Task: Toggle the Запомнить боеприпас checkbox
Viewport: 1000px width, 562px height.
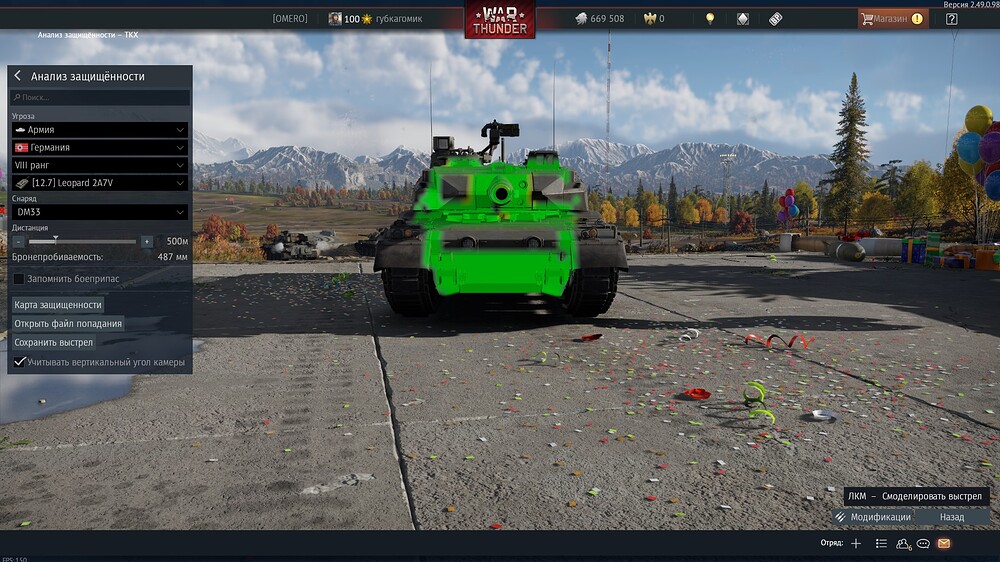Action: click(19, 279)
